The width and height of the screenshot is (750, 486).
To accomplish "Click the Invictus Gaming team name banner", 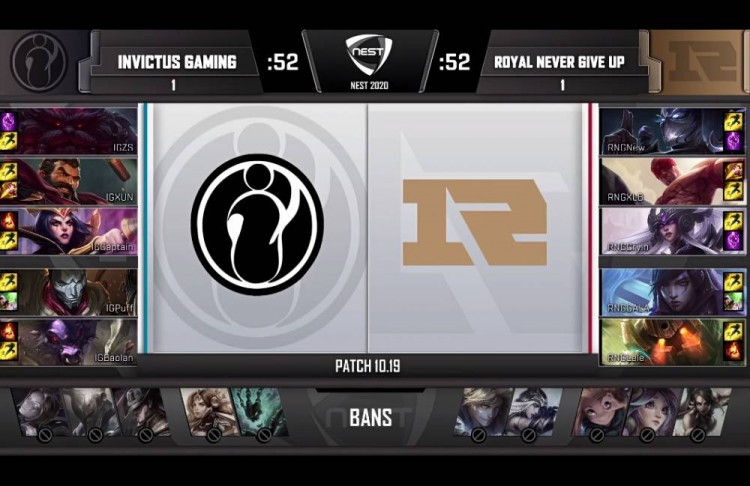I will [x=177, y=62].
